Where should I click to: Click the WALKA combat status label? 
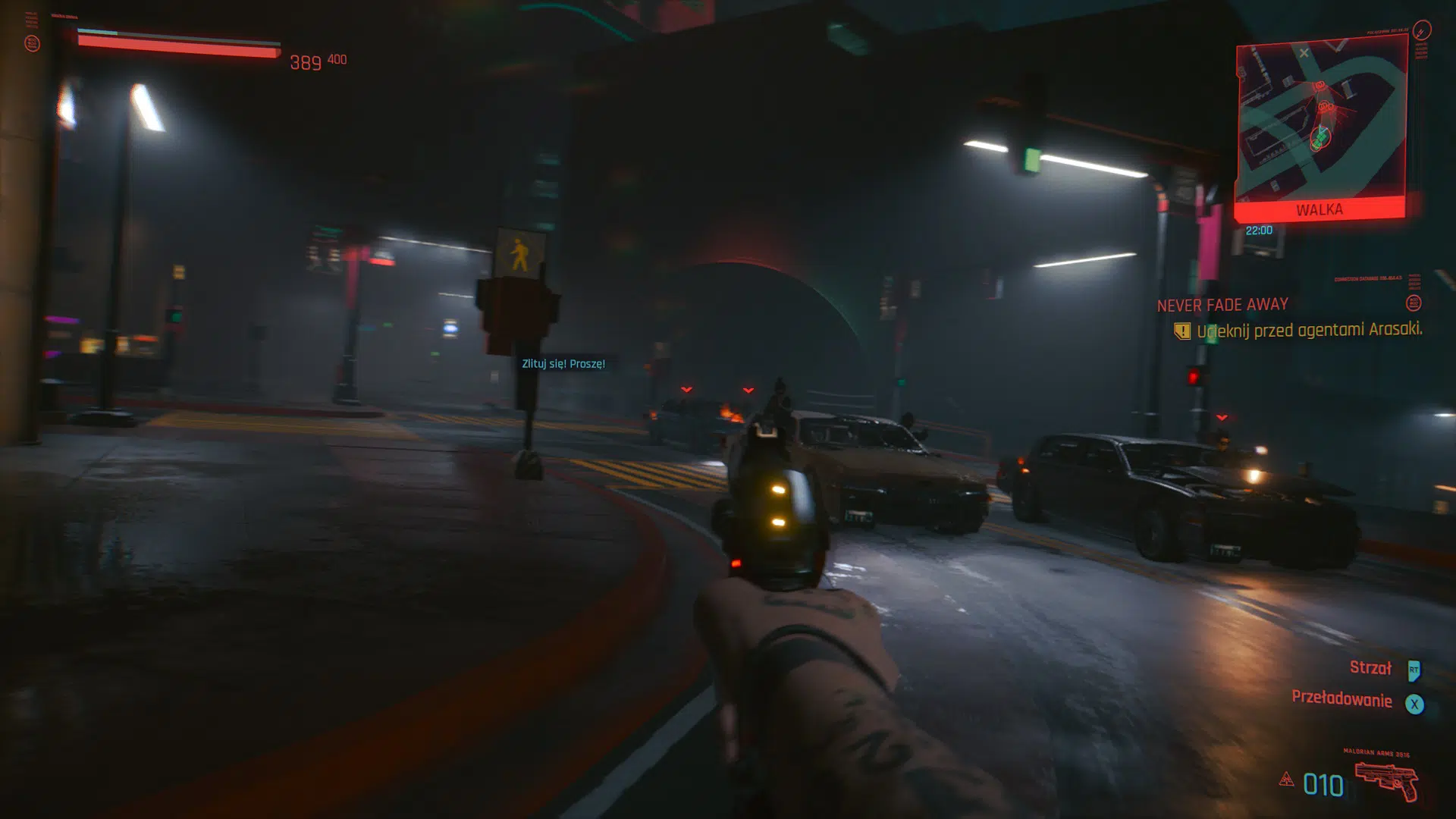pyautogui.click(x=1319, y=209)
